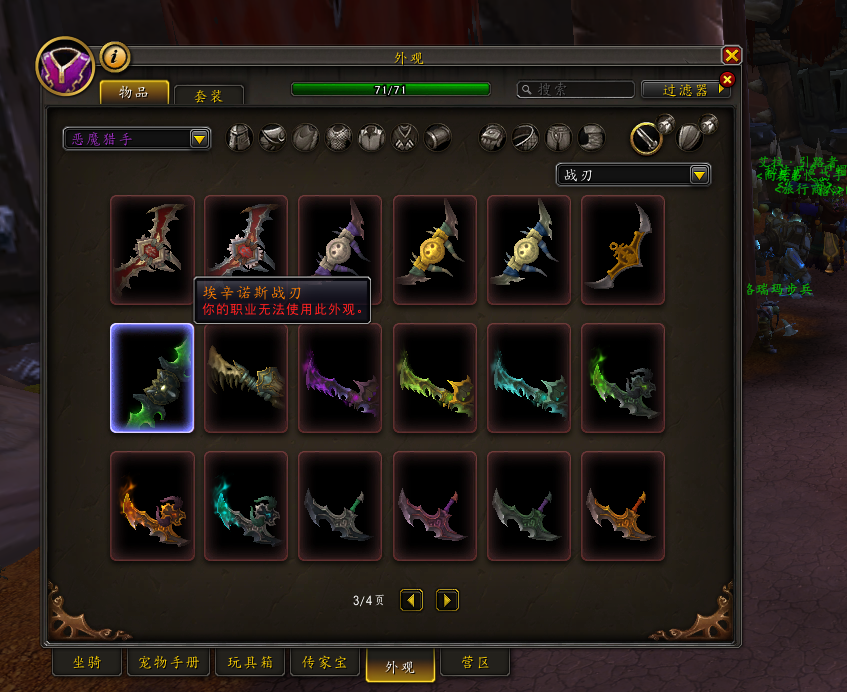The width and height of the screenshot is (847, 692).
Task: Select the gold-ringed main-hand weapon slot icon
Action: pyautogui.click(x=648, y=137)
